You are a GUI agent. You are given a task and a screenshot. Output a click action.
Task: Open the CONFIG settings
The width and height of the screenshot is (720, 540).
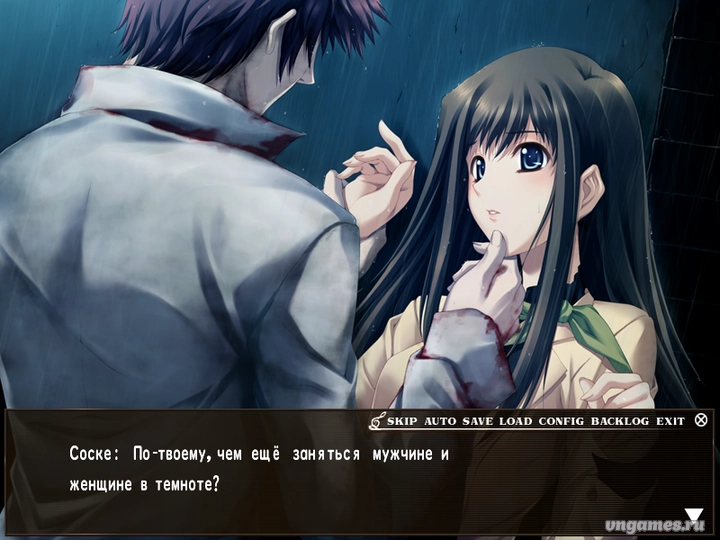[x=561, y=421]
